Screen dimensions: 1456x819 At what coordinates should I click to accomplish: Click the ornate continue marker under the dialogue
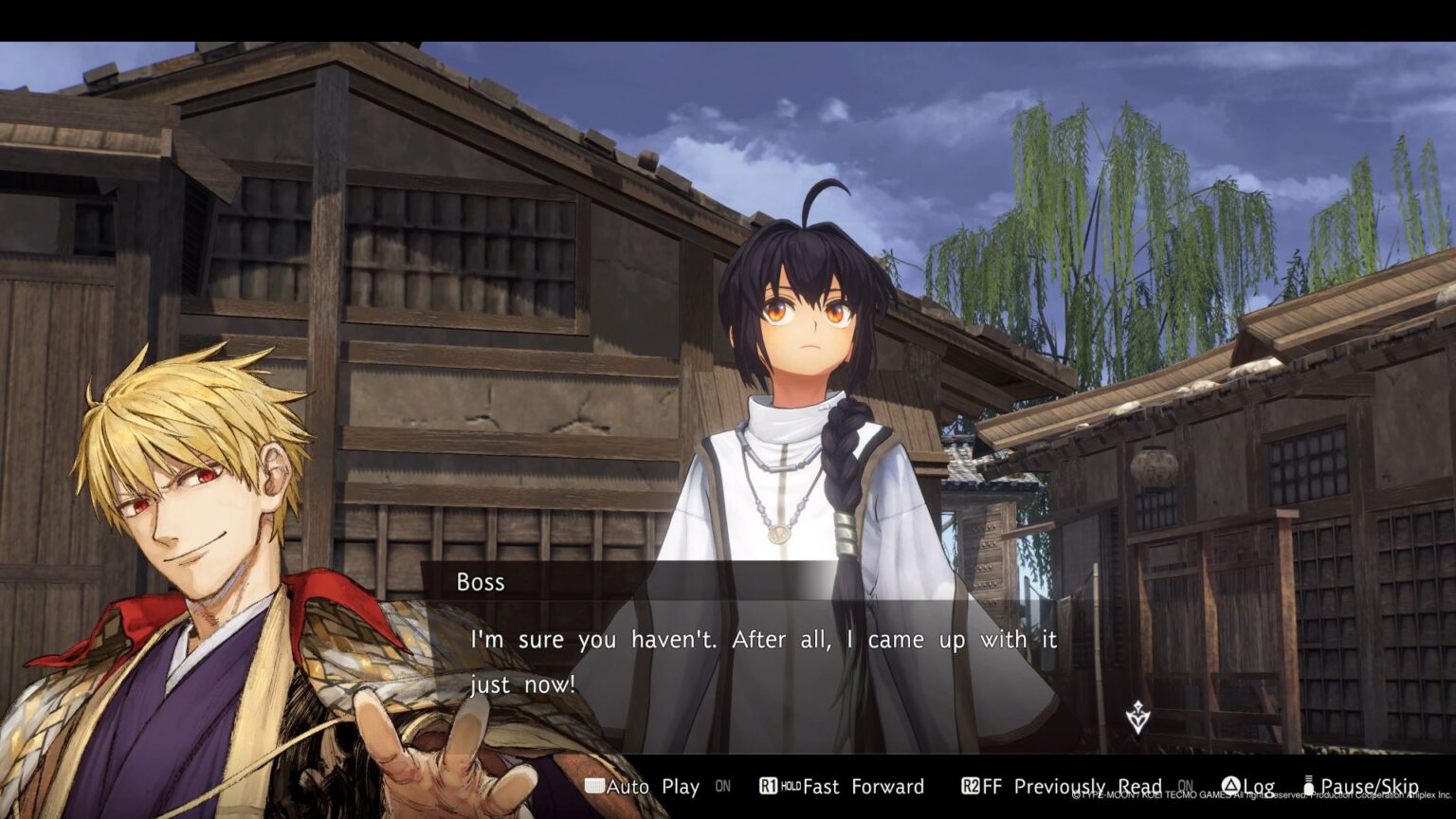click(1137, 718)
